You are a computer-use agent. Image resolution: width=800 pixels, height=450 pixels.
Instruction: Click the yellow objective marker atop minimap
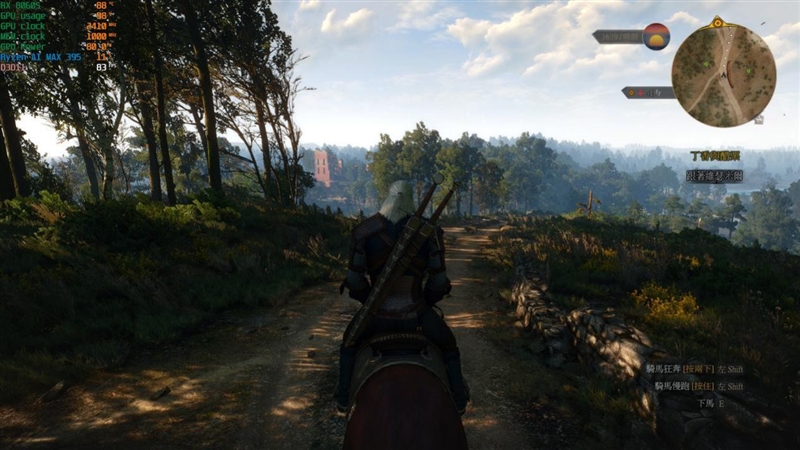click(x=717, y=21)
